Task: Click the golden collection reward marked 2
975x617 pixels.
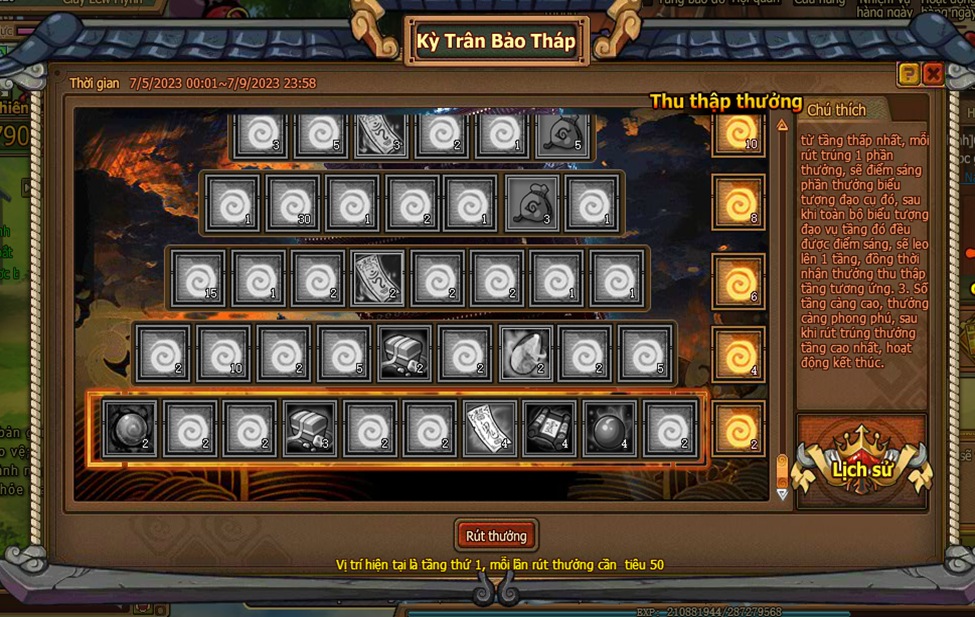Action: pos(739,430)
